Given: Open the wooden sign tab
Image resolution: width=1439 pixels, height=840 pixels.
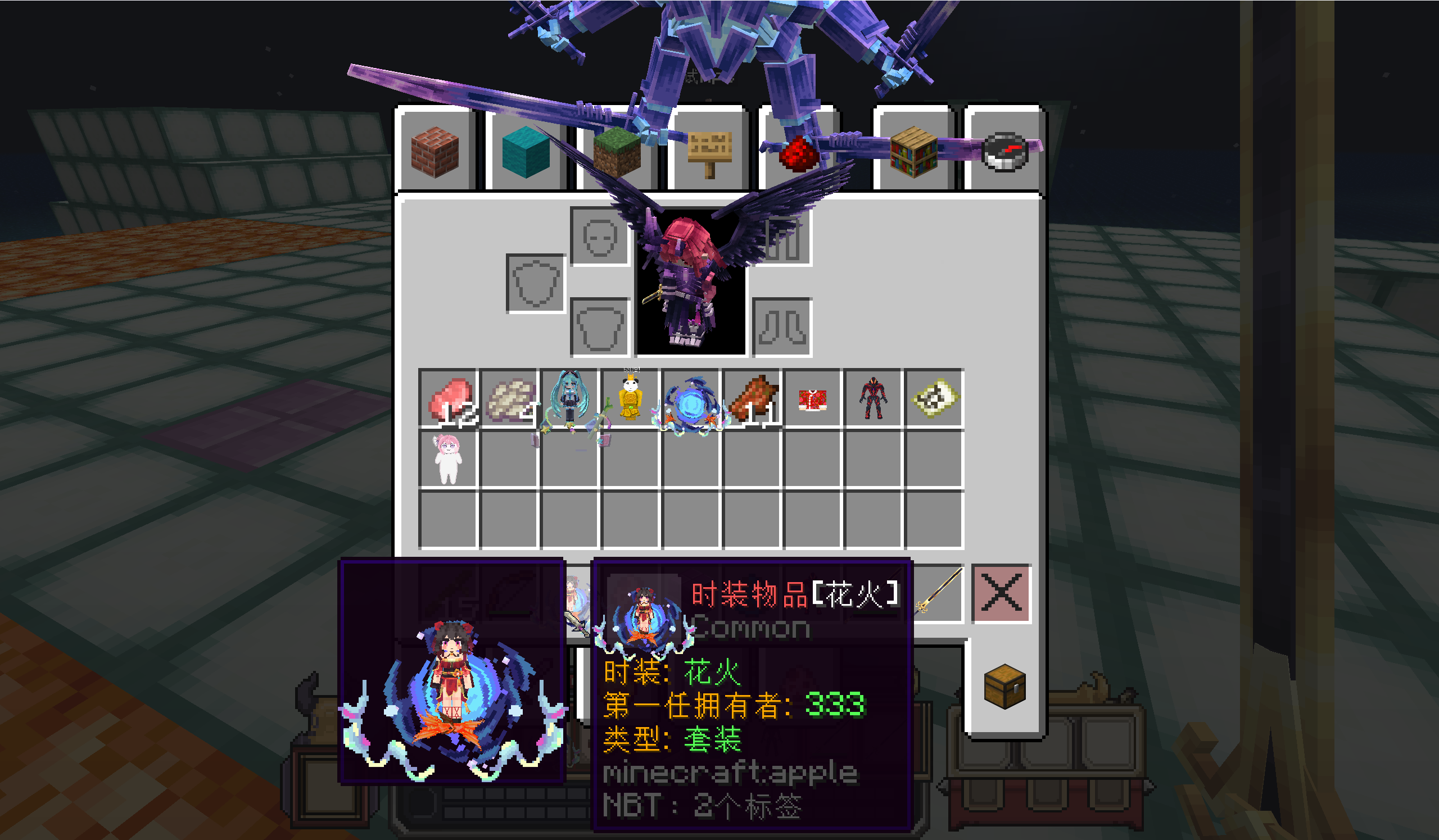Looking at the screenshot, I should click(709, 152).
